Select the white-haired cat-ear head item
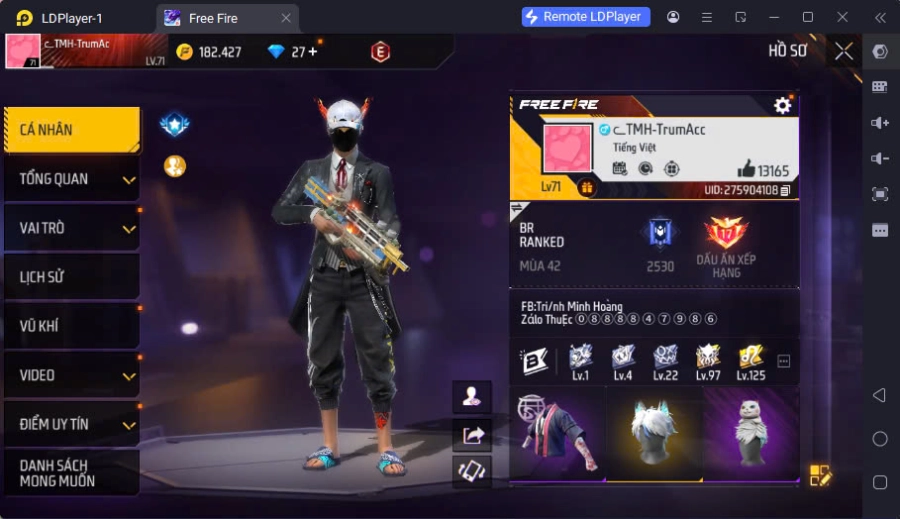Image resolution: width=900 pixels, height=519 pixels. [x=654, y=433]
